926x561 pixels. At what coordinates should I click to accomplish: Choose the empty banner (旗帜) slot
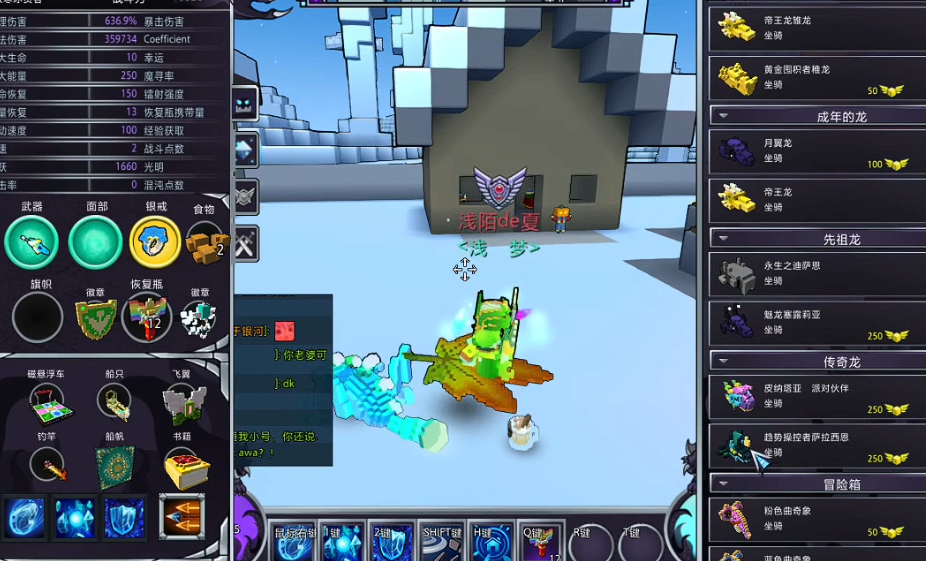(x=38, y=317)
